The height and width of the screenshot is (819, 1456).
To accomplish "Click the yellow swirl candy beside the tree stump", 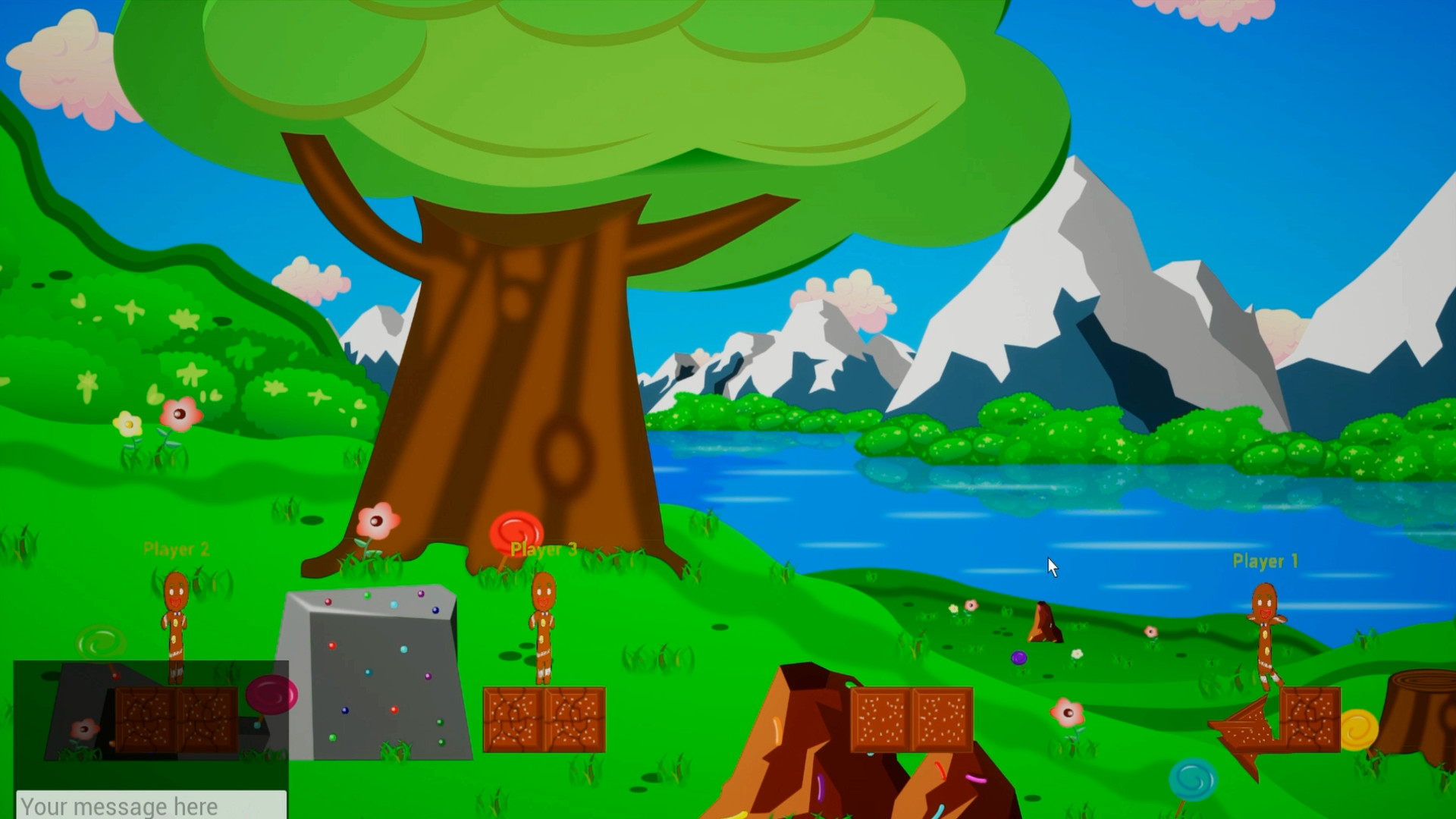I will tap(1359, 730).
